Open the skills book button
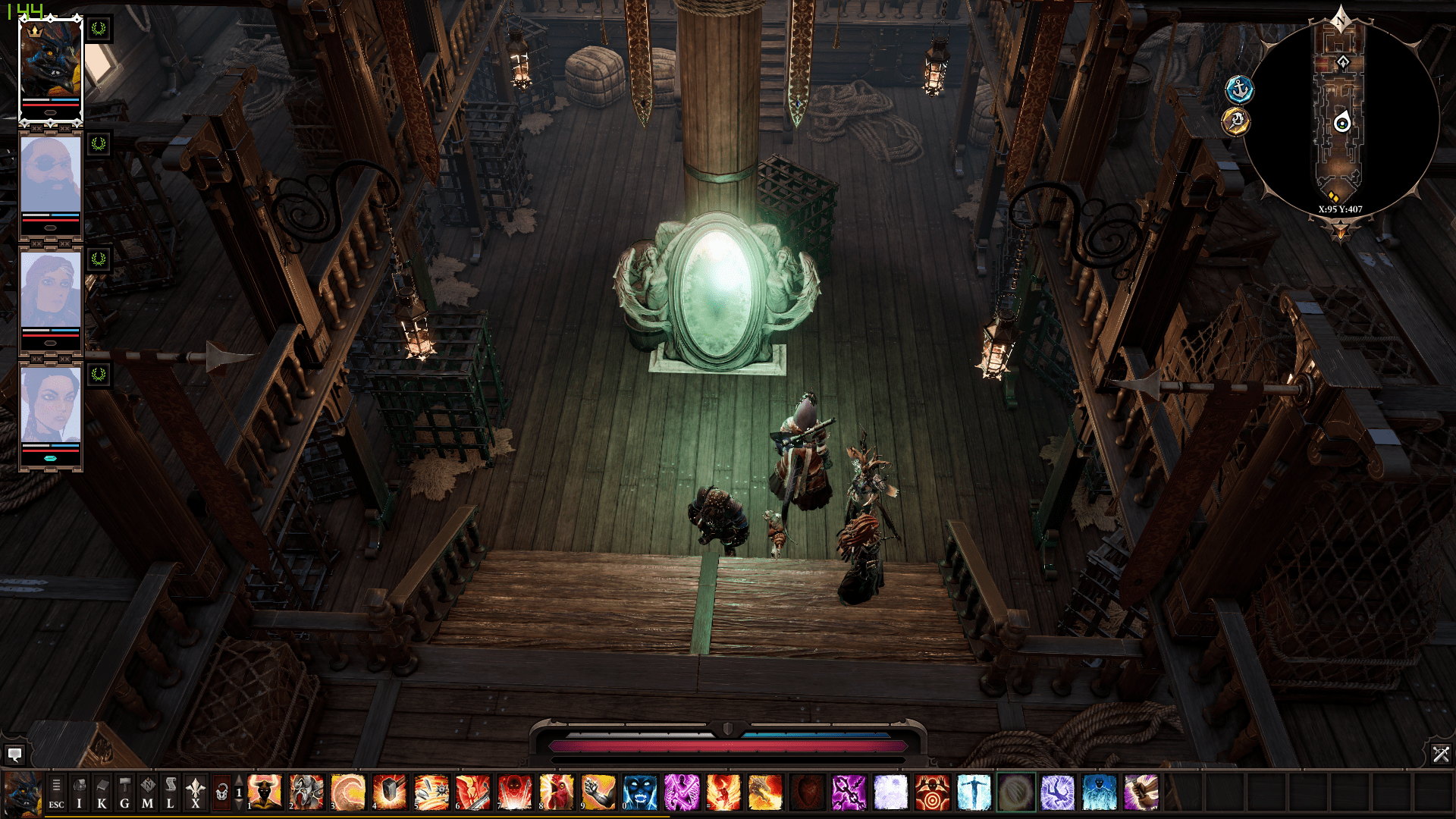This screenshot has width=1456, height=819. pyautogui.click(x=102, y=792)
